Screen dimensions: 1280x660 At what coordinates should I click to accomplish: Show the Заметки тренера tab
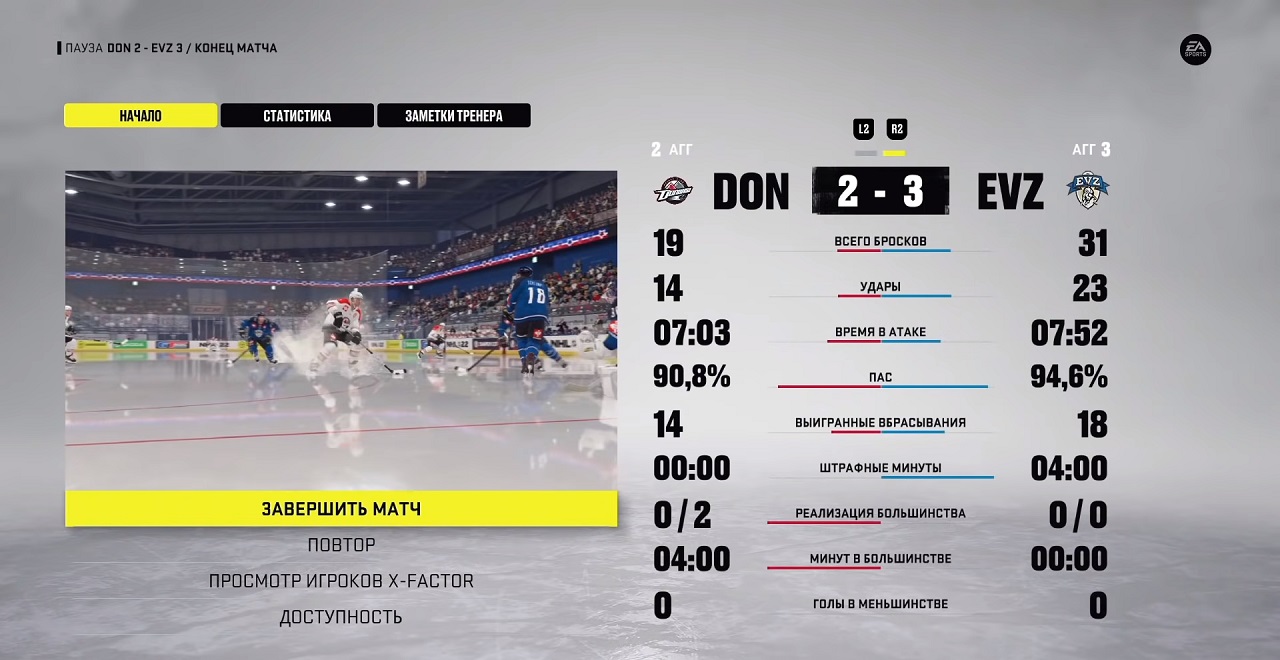(x=453, y=116)
